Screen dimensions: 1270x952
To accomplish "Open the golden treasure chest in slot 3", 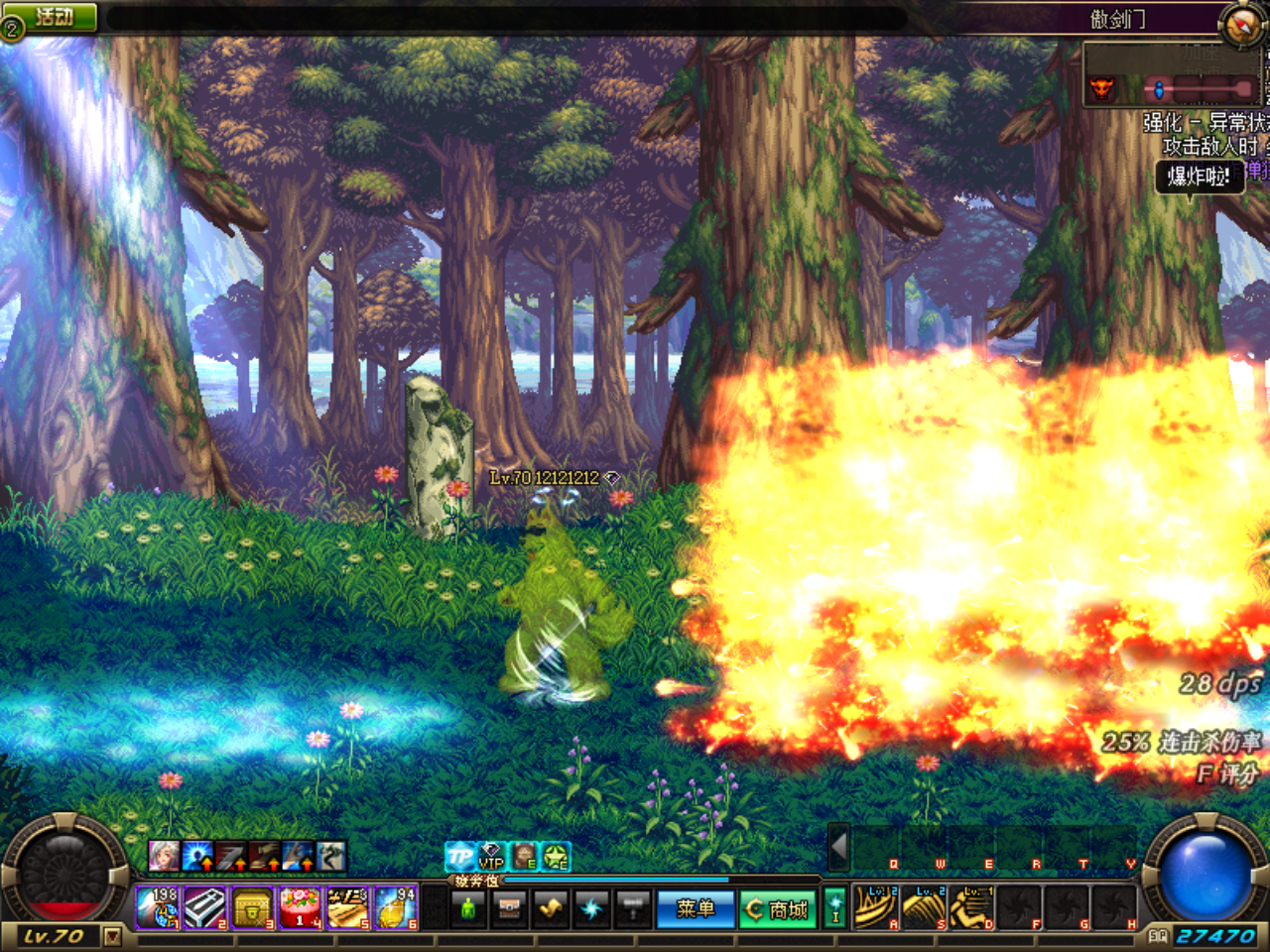I will [252, 907].
